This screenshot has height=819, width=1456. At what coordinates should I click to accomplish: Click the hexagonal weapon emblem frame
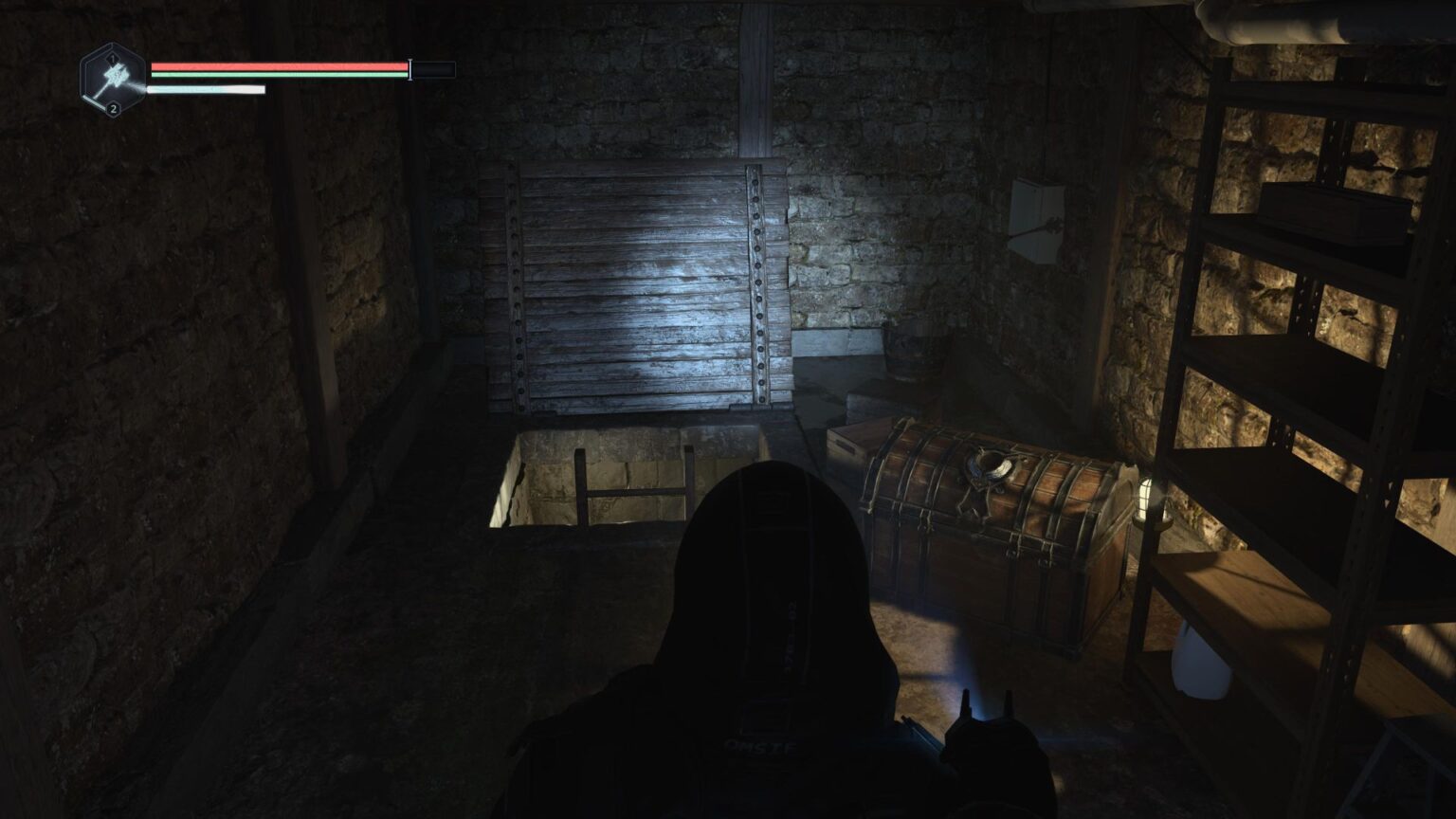(112, 79)
